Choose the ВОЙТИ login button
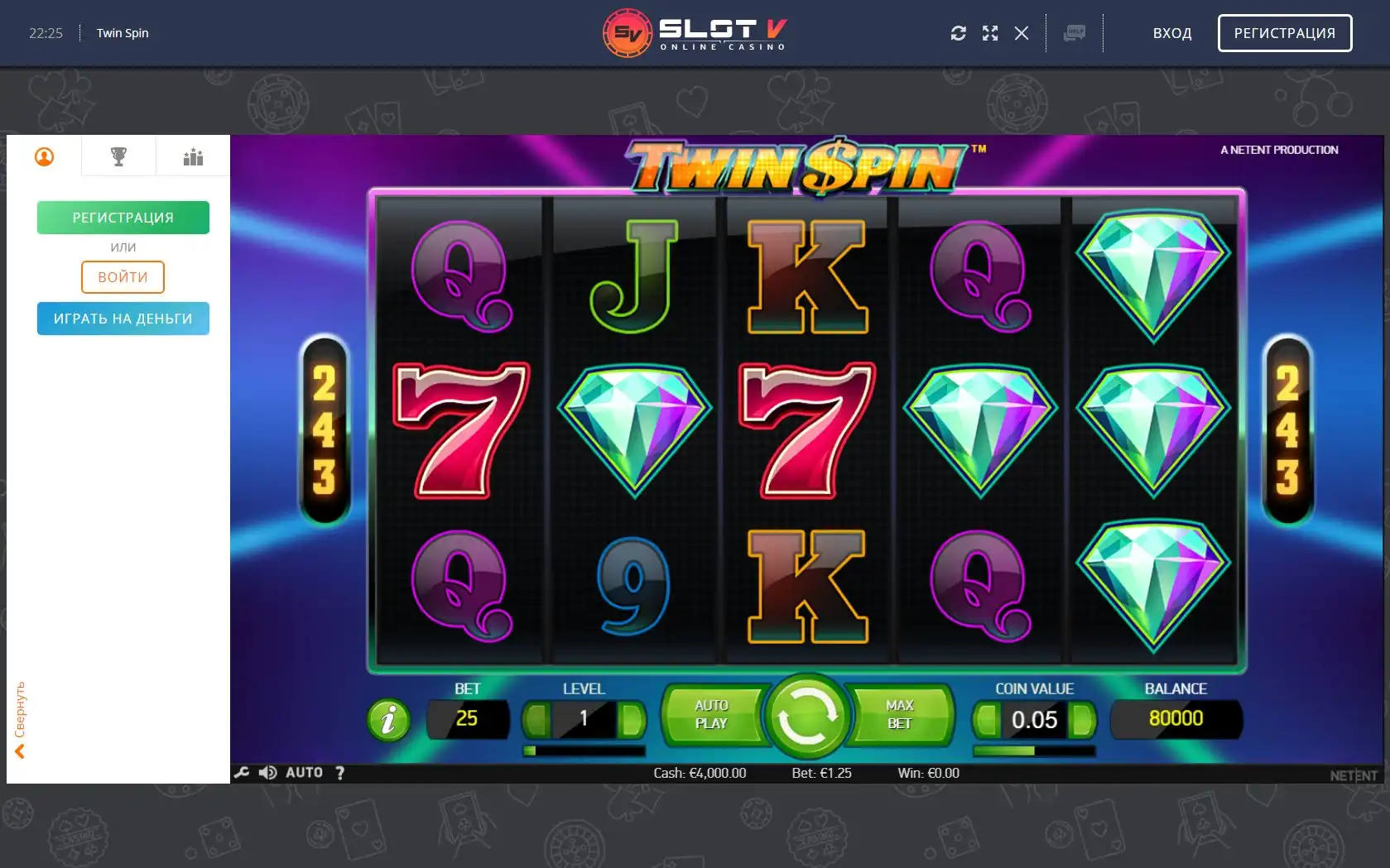This screenshot has height=868, width=1390. 123,277
